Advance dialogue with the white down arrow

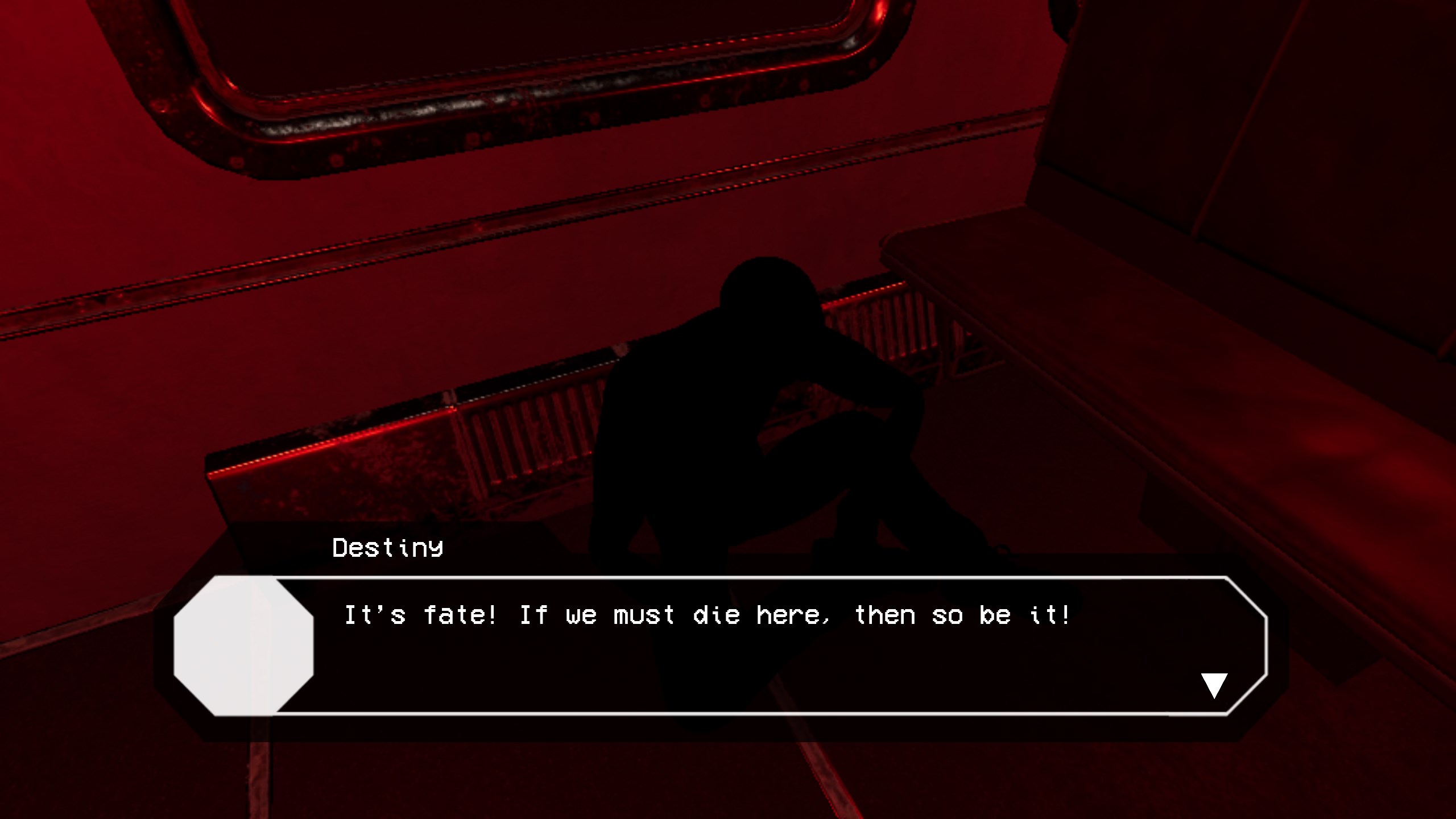pyautogui.click(x=1214, y=684)
